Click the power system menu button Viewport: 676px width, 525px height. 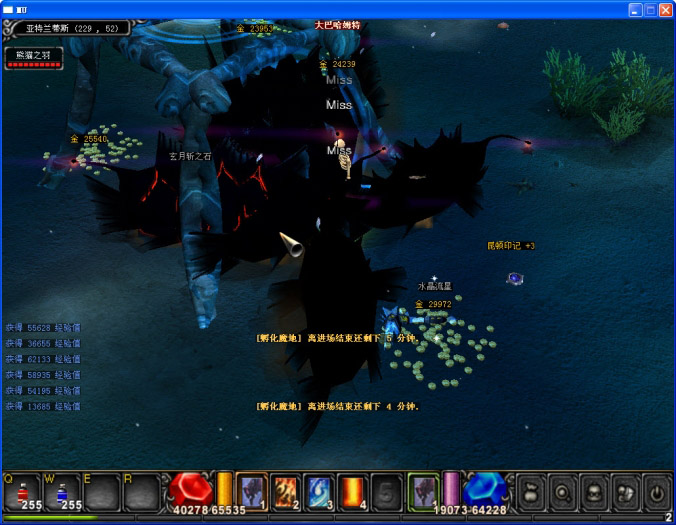point(656,492)
